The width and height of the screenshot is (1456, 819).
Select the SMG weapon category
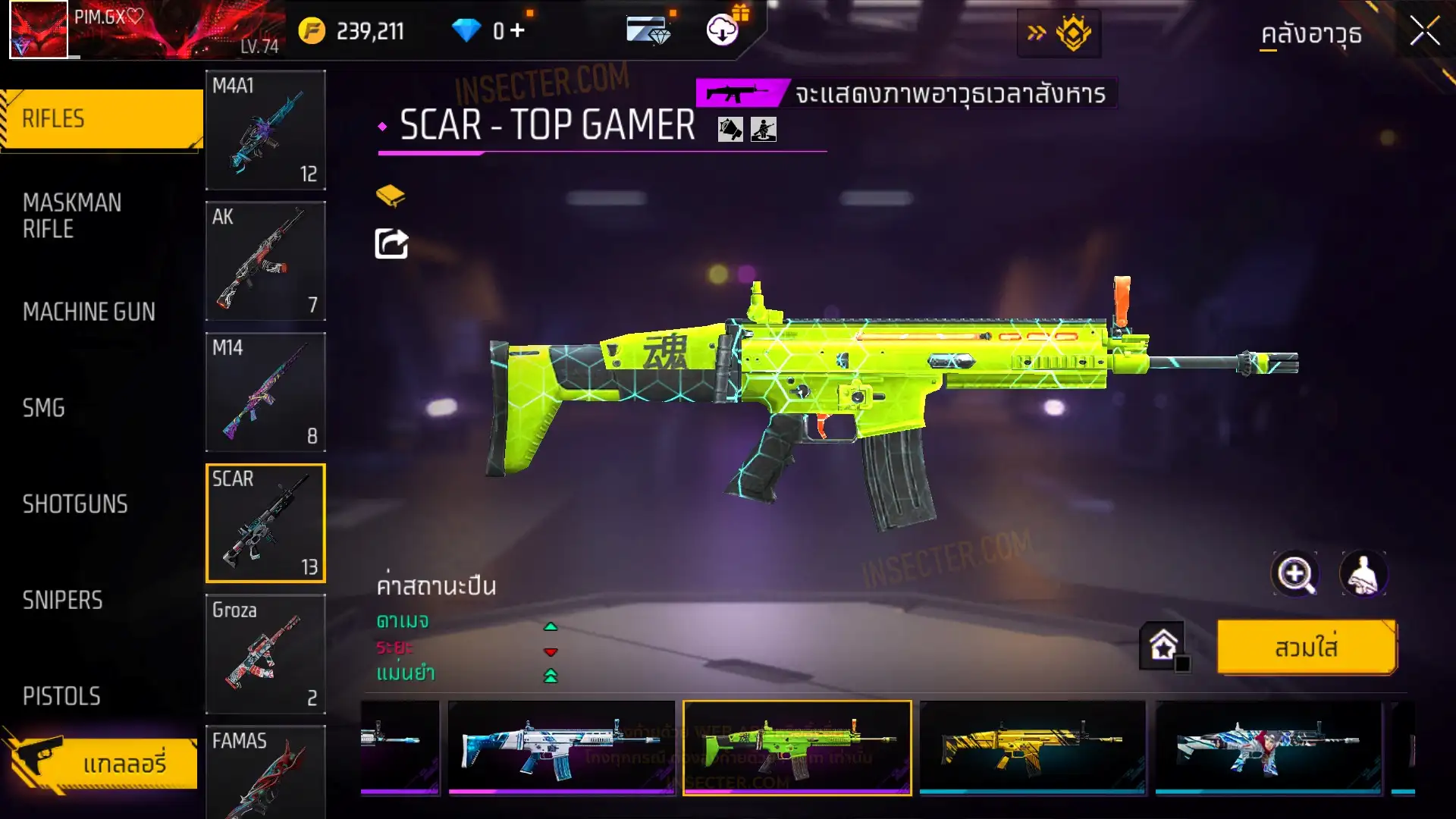click(x=44, y=408)
